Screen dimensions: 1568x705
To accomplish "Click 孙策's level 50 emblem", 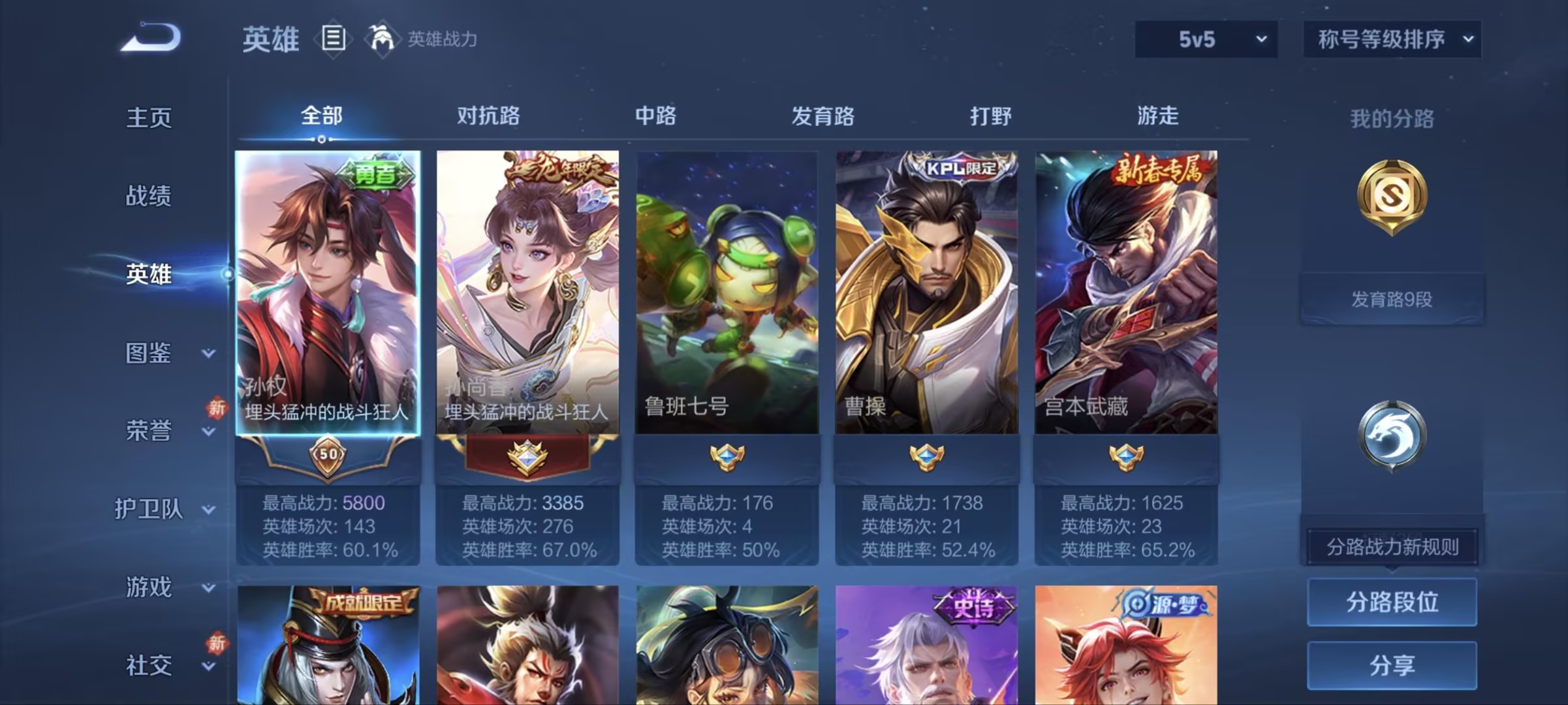I will 326,455.
